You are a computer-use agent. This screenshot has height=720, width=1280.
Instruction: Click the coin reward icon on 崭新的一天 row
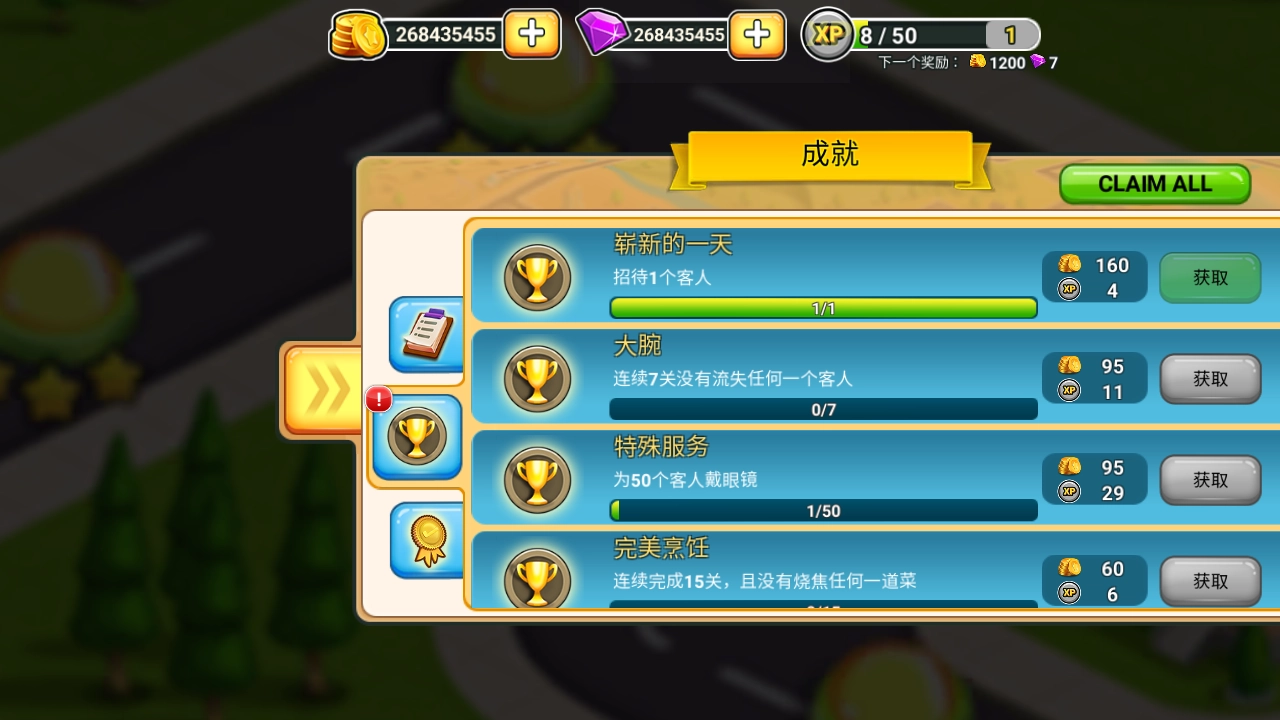tap(1070, 265)
